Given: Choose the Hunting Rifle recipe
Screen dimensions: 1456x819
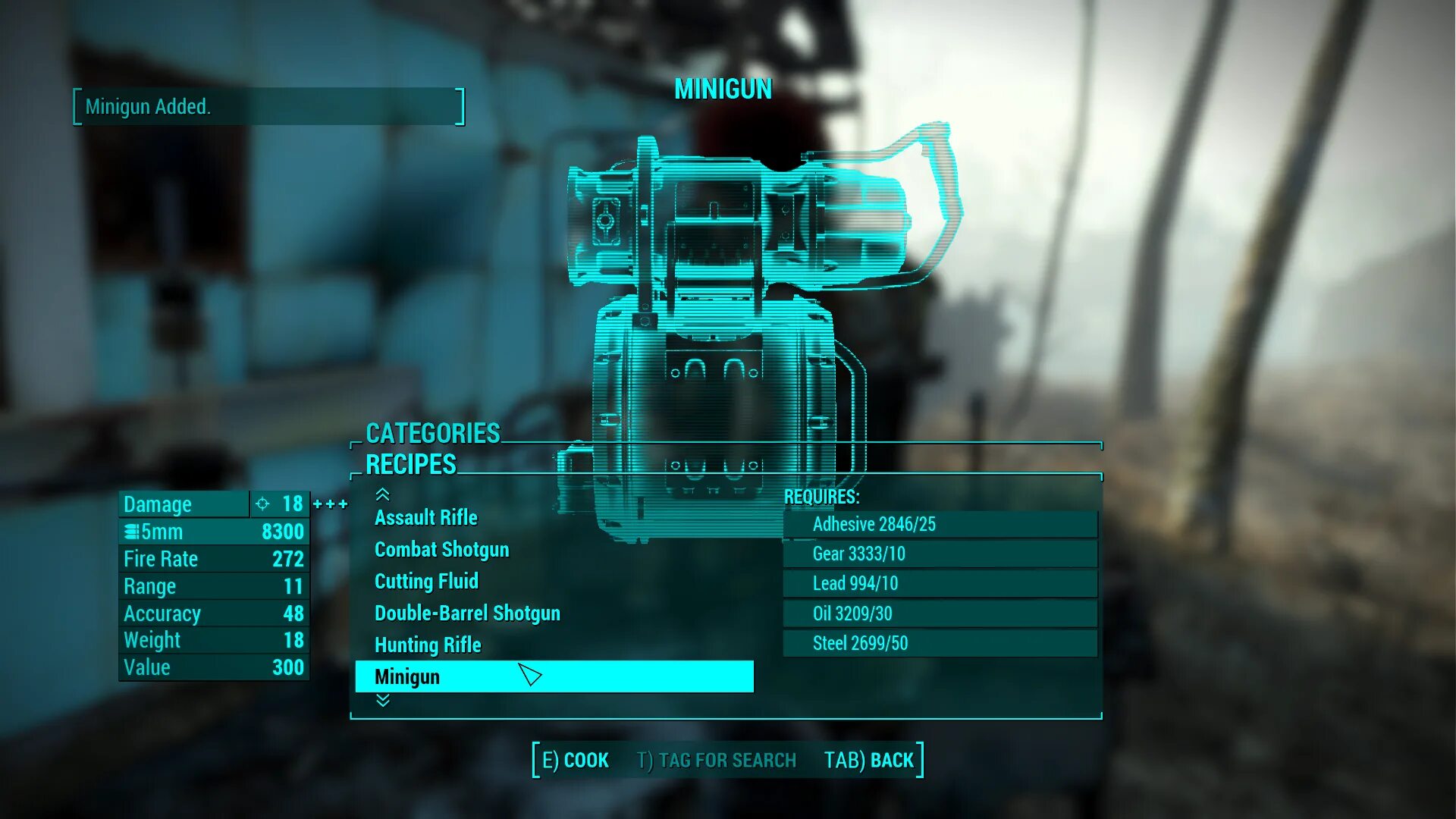Looking at the screenshot, I should point(428,645).
